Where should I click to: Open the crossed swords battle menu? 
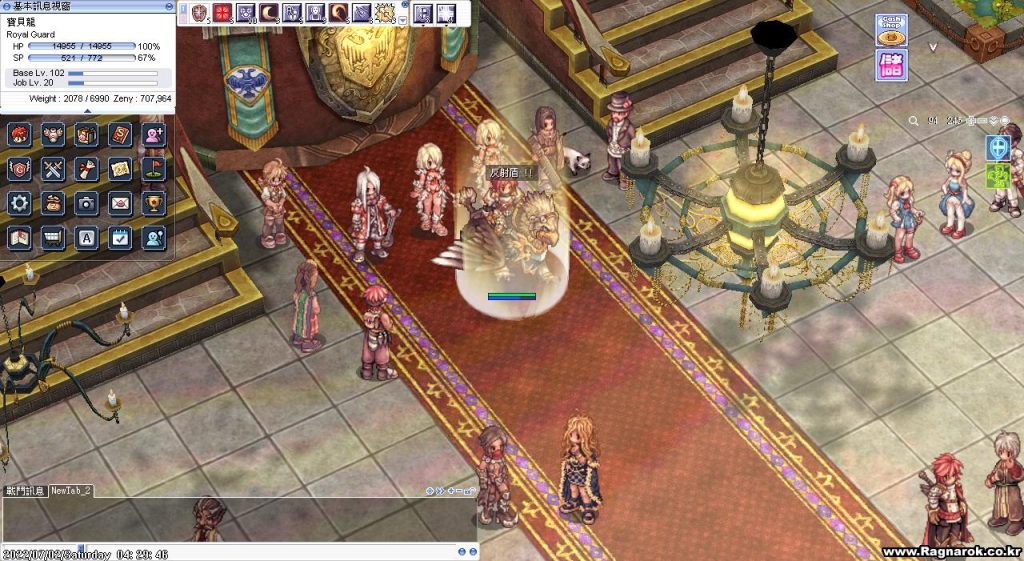[53, 169]
